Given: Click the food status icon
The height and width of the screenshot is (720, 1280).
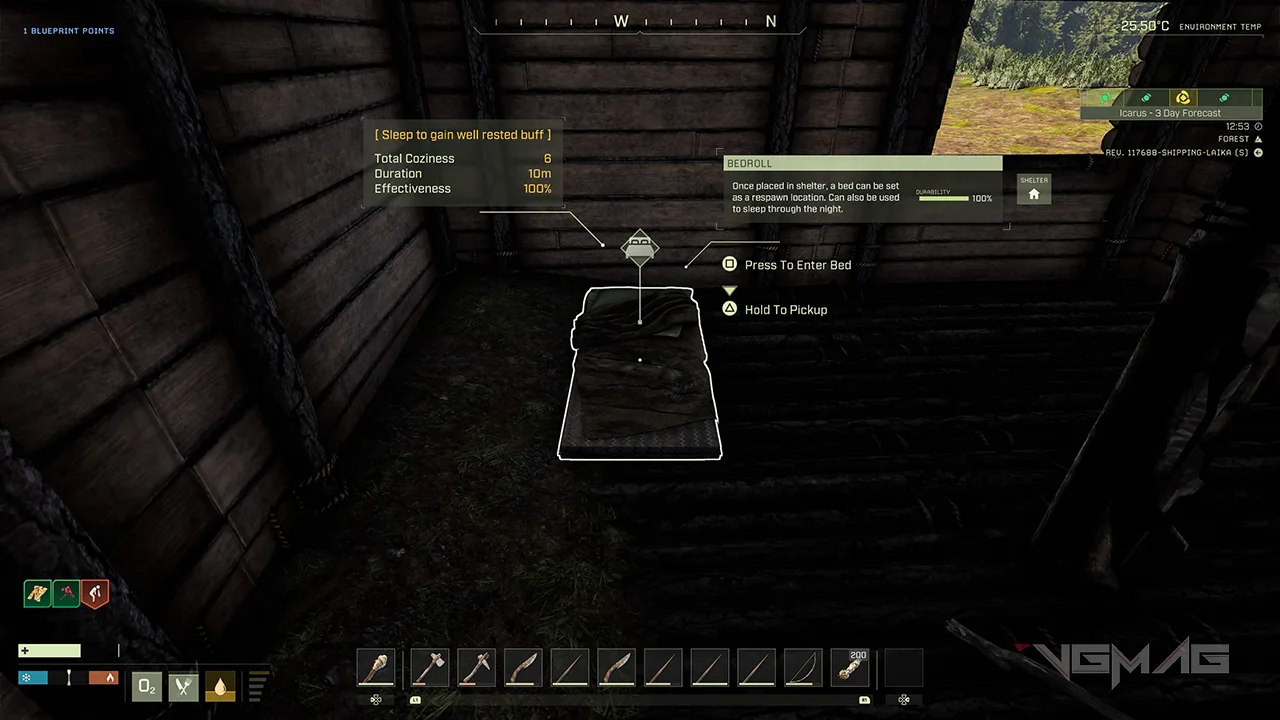Looking at the screenshot, I should 183,686.
